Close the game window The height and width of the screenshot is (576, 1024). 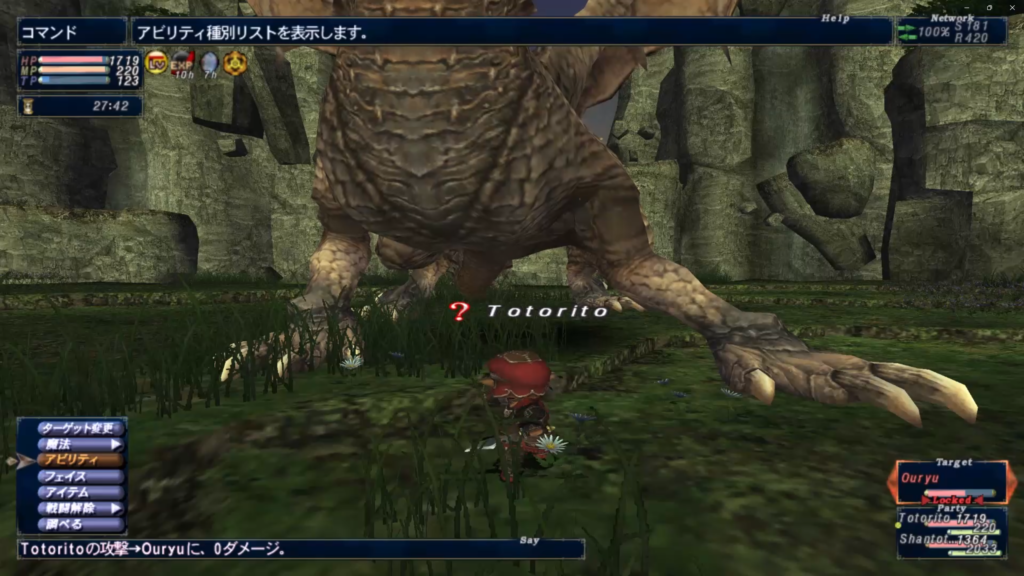(x=1012, y=7)
